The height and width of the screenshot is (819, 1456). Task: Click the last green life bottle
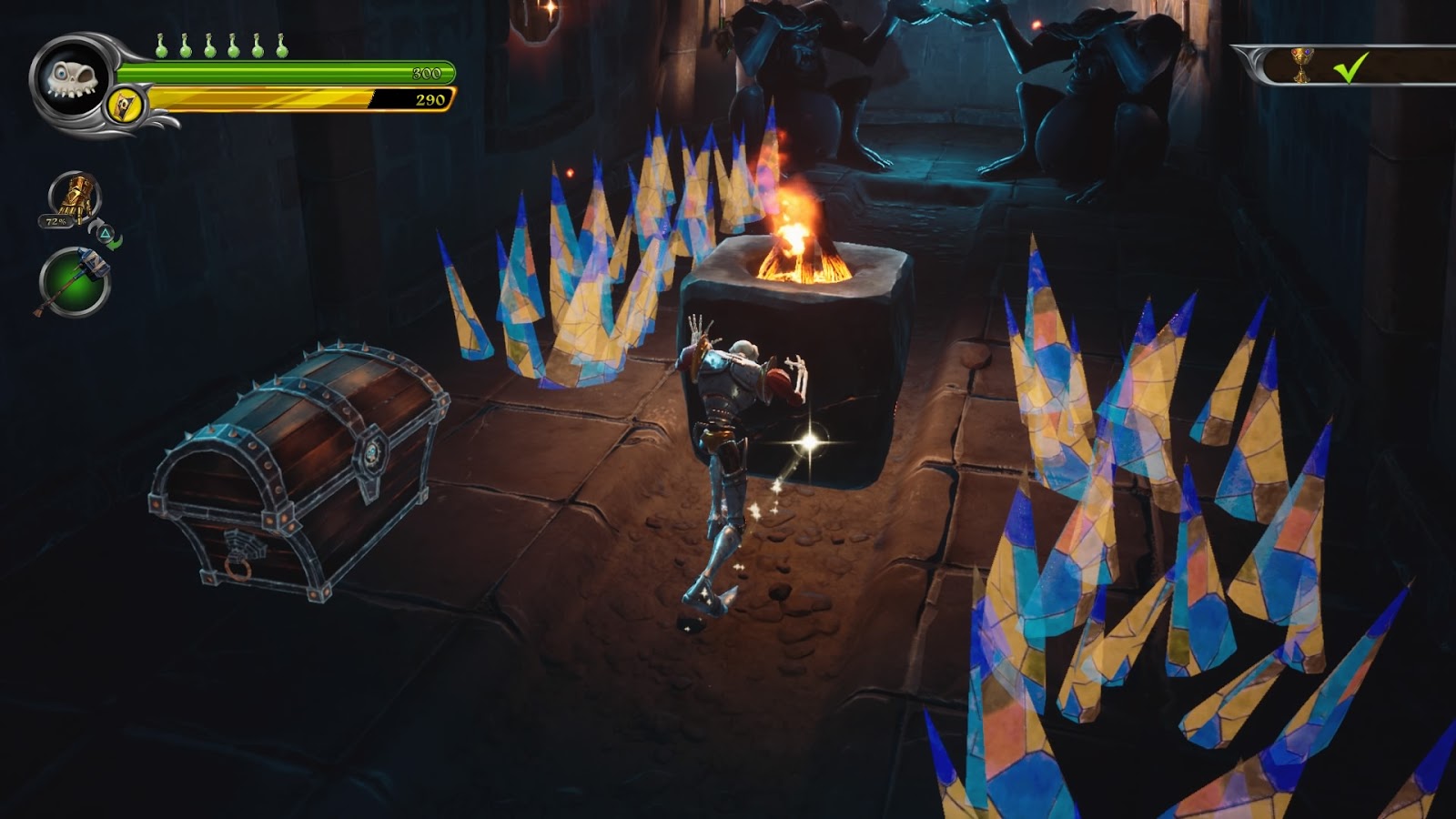point(282,53)
